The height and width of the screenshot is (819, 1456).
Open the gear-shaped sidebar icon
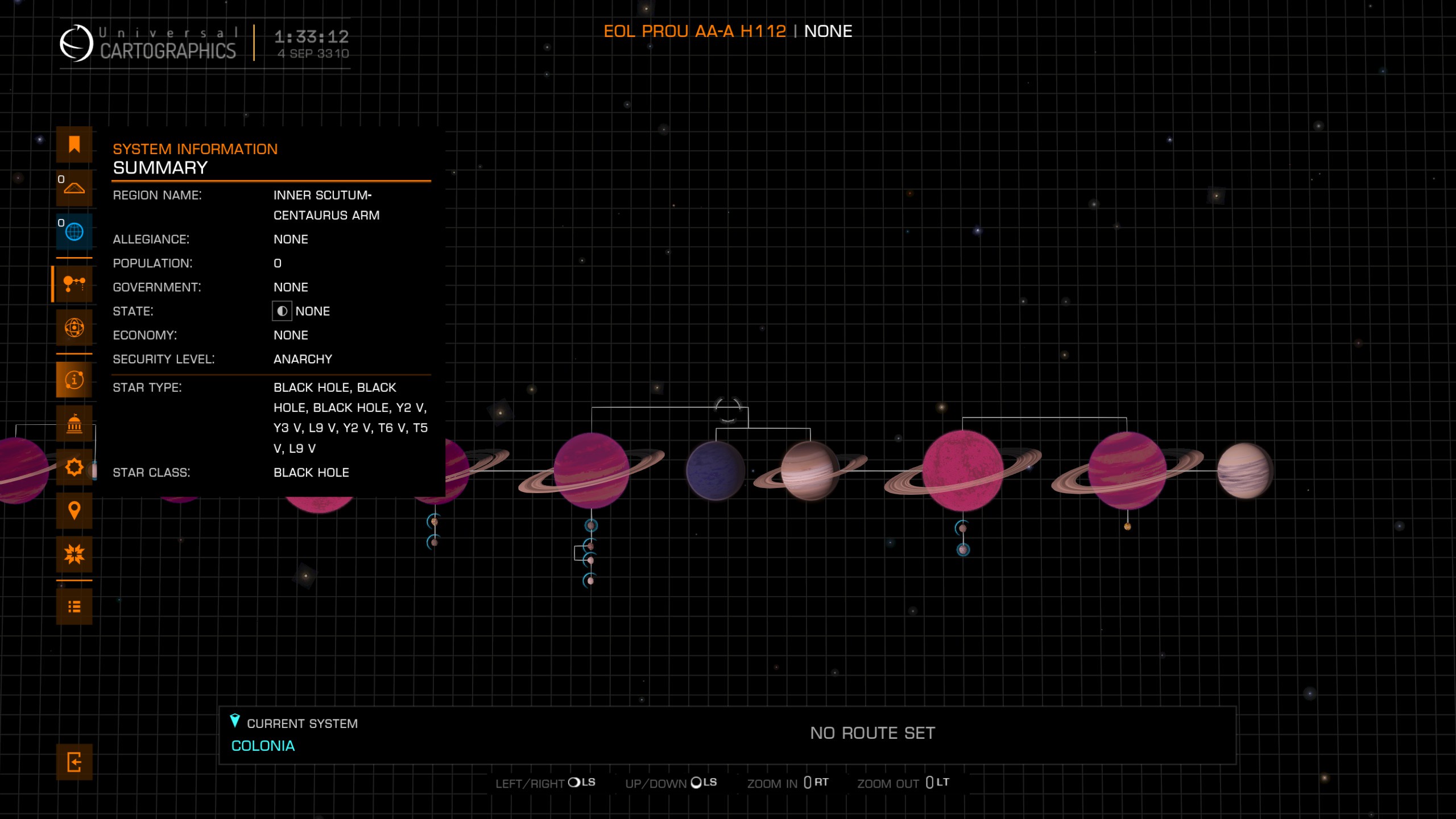(74, 468)
